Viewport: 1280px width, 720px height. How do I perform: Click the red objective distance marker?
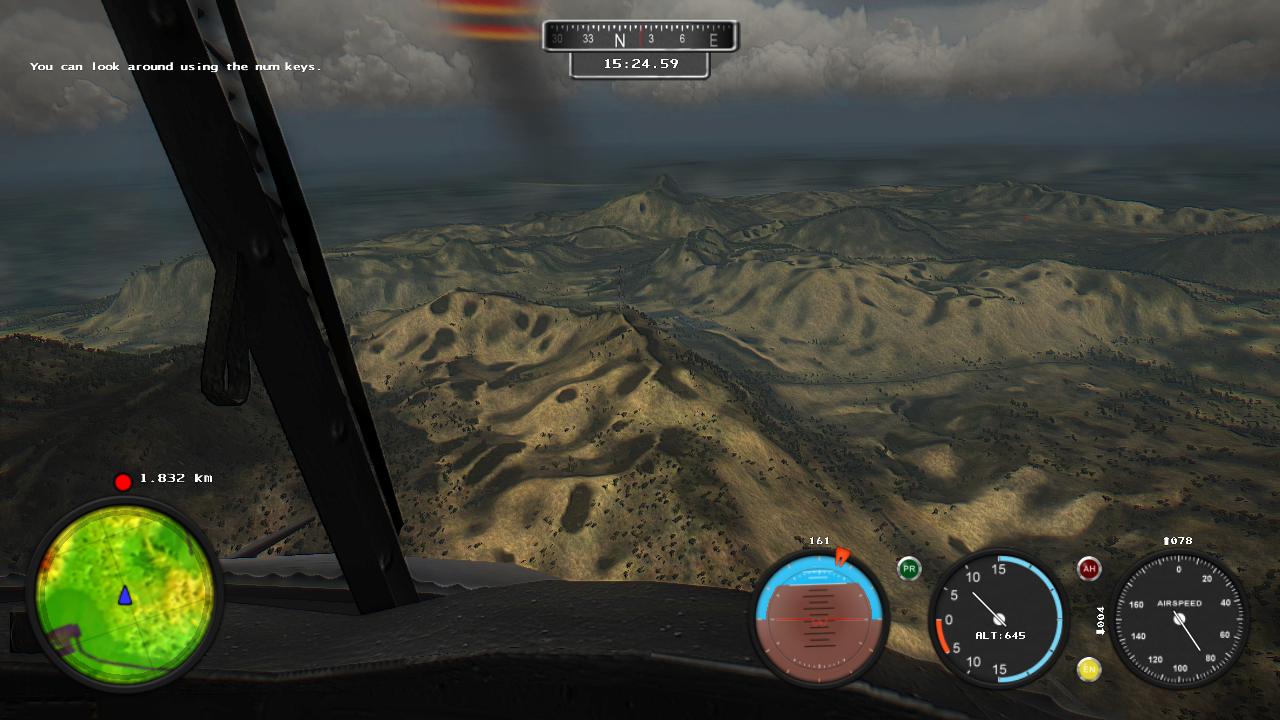coord(123,482)
